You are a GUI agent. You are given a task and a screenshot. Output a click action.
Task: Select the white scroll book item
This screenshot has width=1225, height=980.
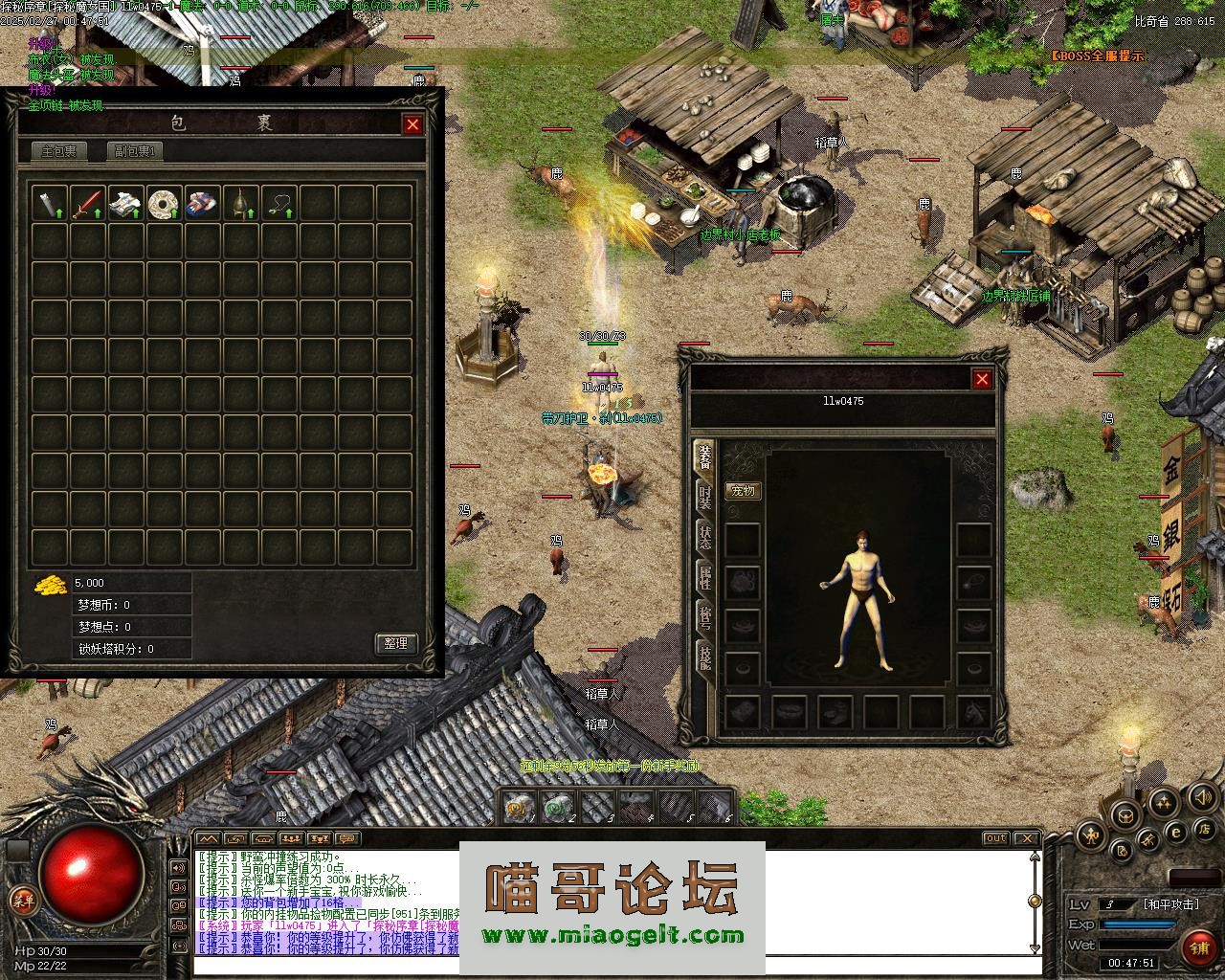pyautogui.click(x=125, y=203)
